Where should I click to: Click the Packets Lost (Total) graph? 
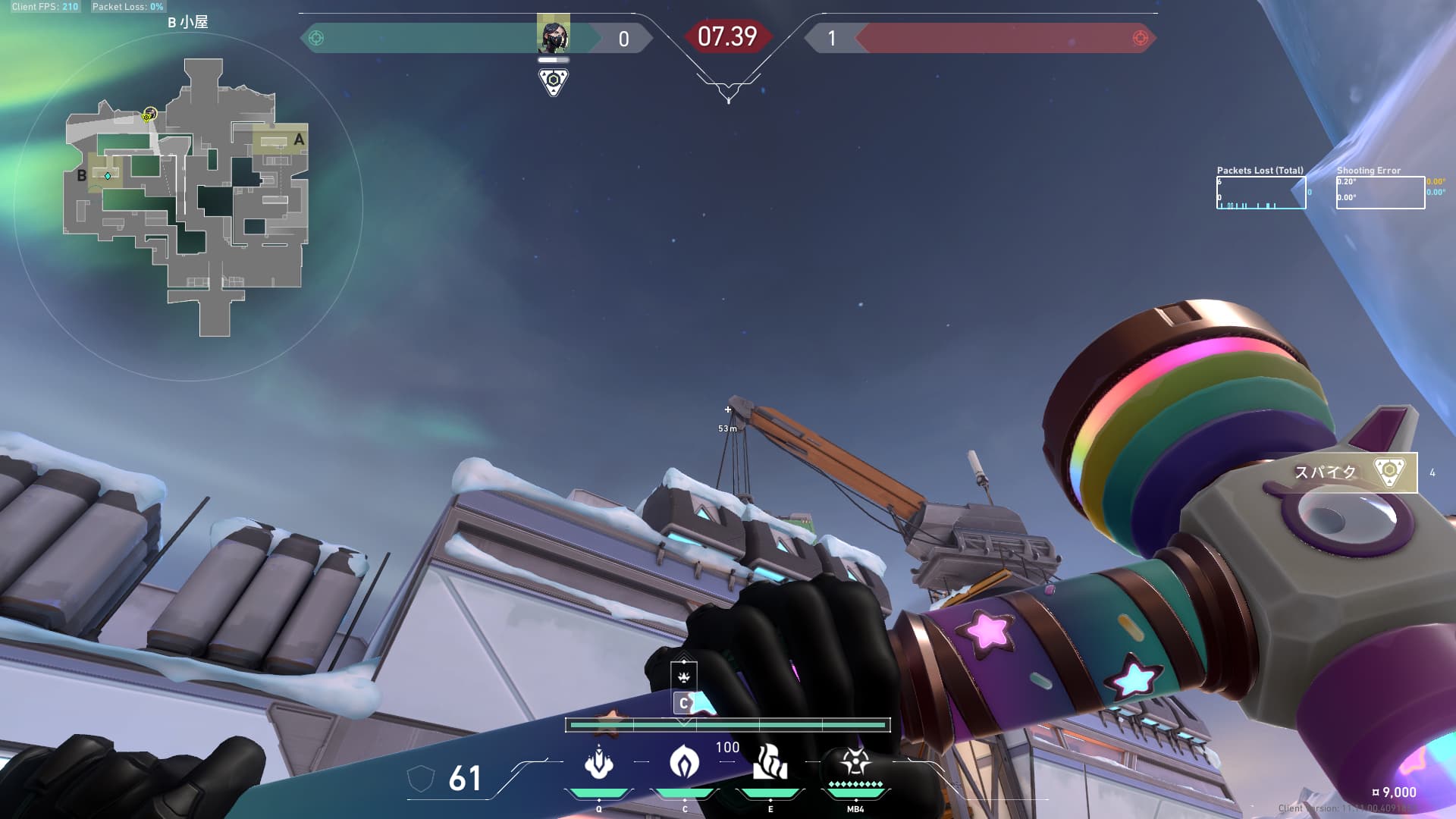point(1261,193)
